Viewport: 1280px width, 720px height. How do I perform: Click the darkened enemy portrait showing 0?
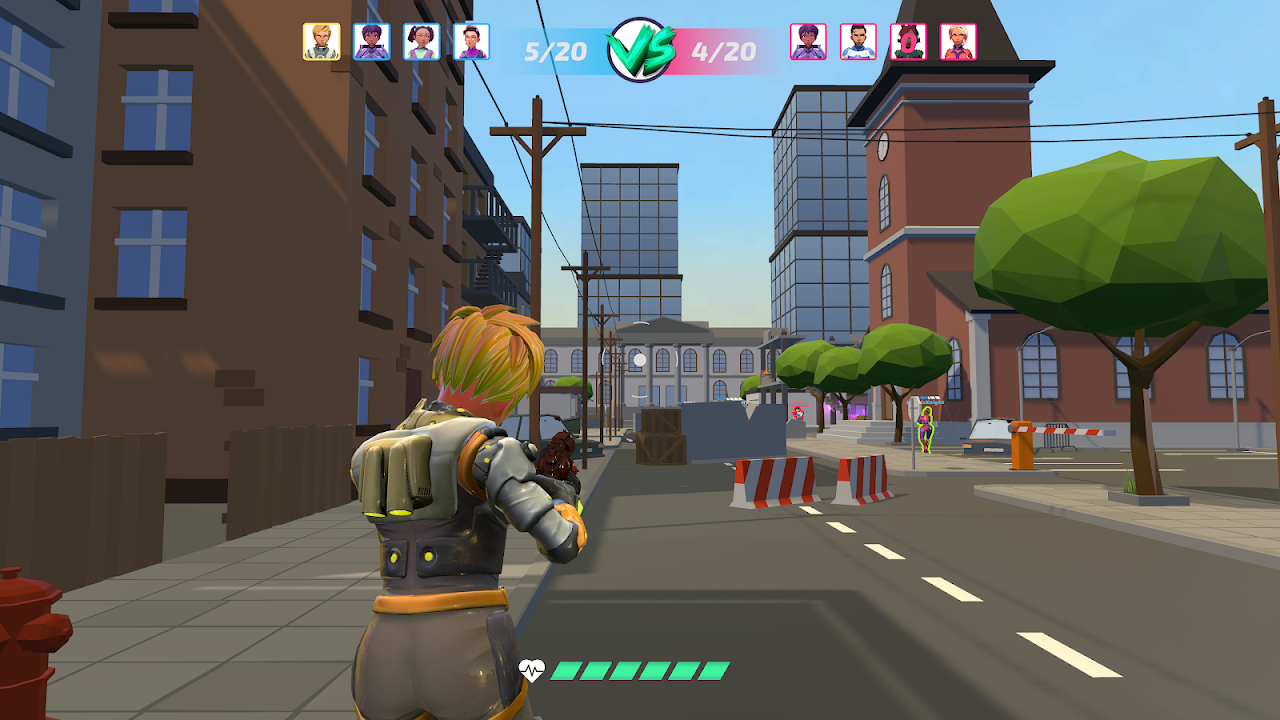pyautogui.click(x=908, y=42)
